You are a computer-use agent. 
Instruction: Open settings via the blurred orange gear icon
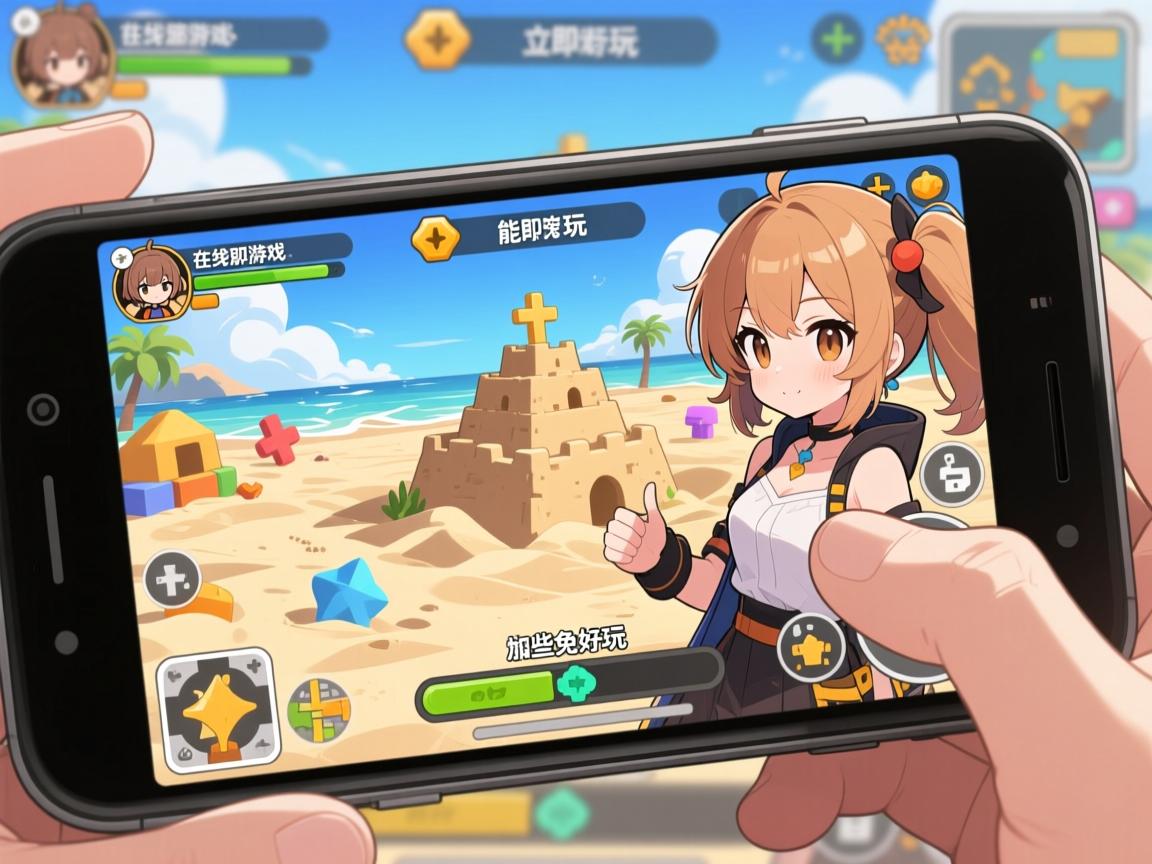(901, 39)
